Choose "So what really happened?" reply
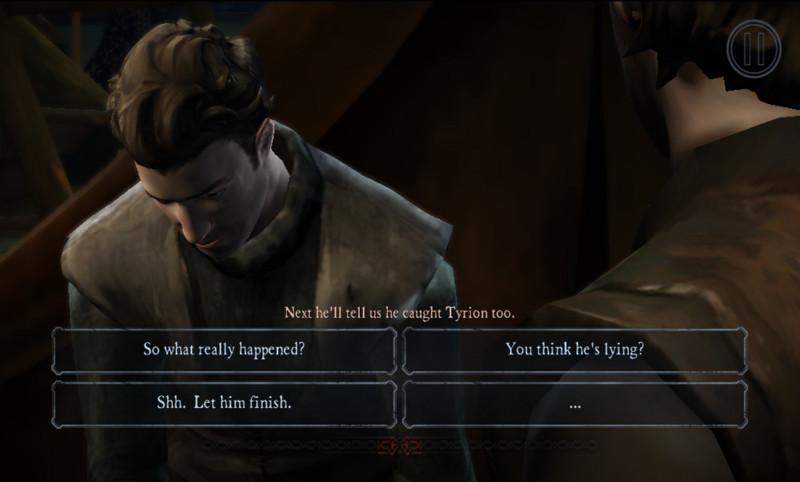 point(224,350)
